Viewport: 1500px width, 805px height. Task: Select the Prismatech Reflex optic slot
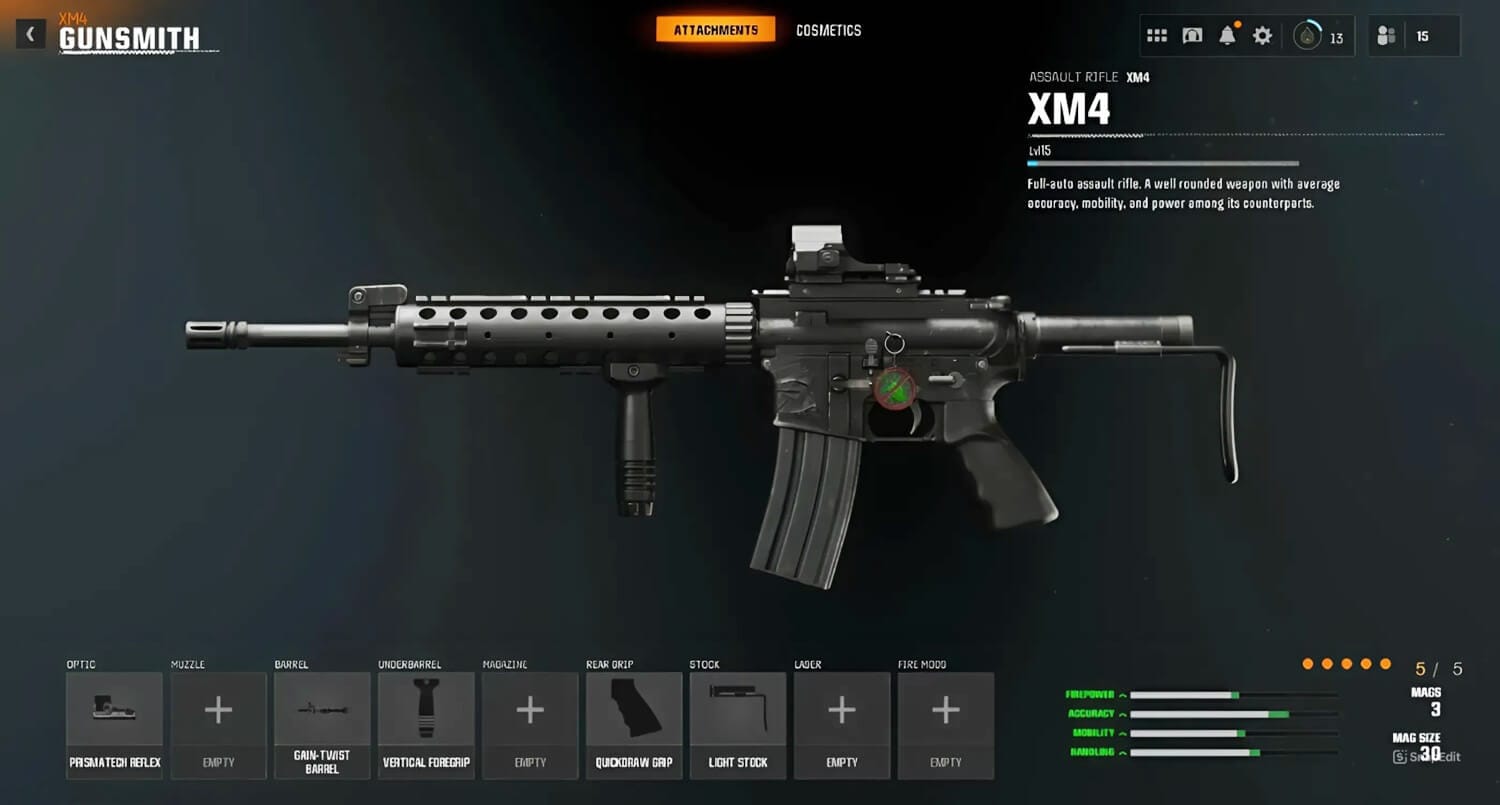(x=115, y=725)
